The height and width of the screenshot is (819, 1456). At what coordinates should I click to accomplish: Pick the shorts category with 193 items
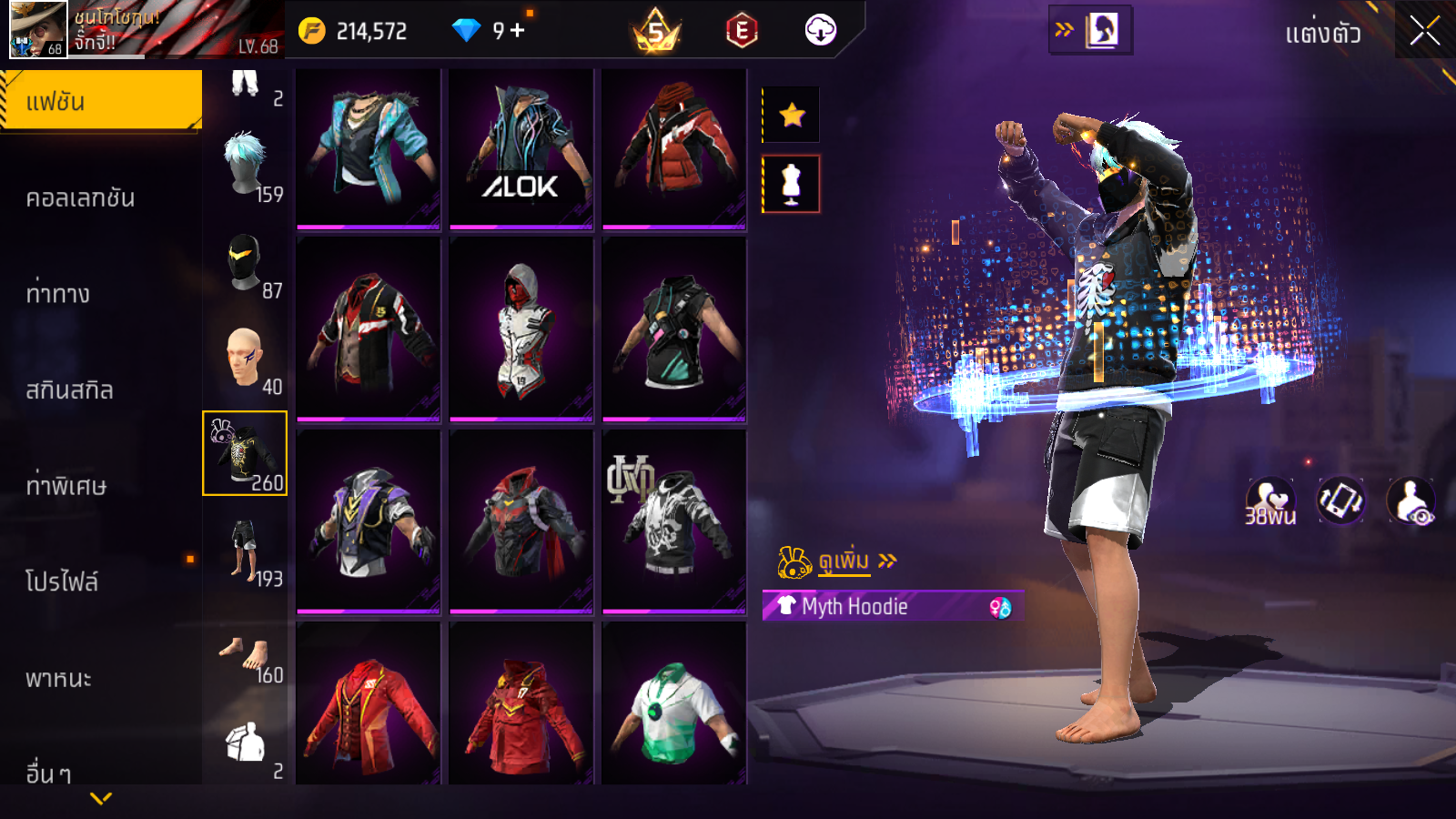[x=245, y=551]
